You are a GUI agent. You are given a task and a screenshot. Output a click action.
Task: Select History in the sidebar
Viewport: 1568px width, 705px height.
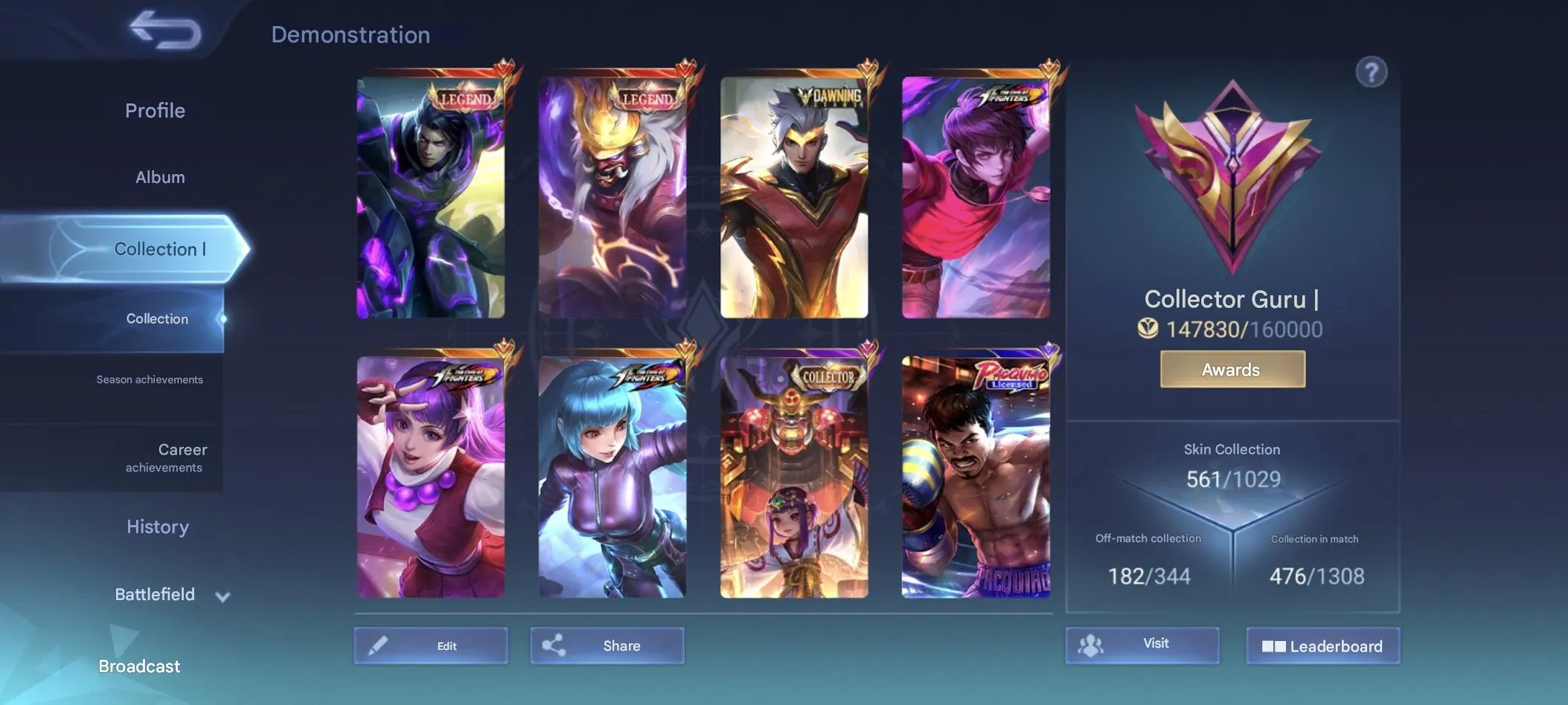(157, 527)
